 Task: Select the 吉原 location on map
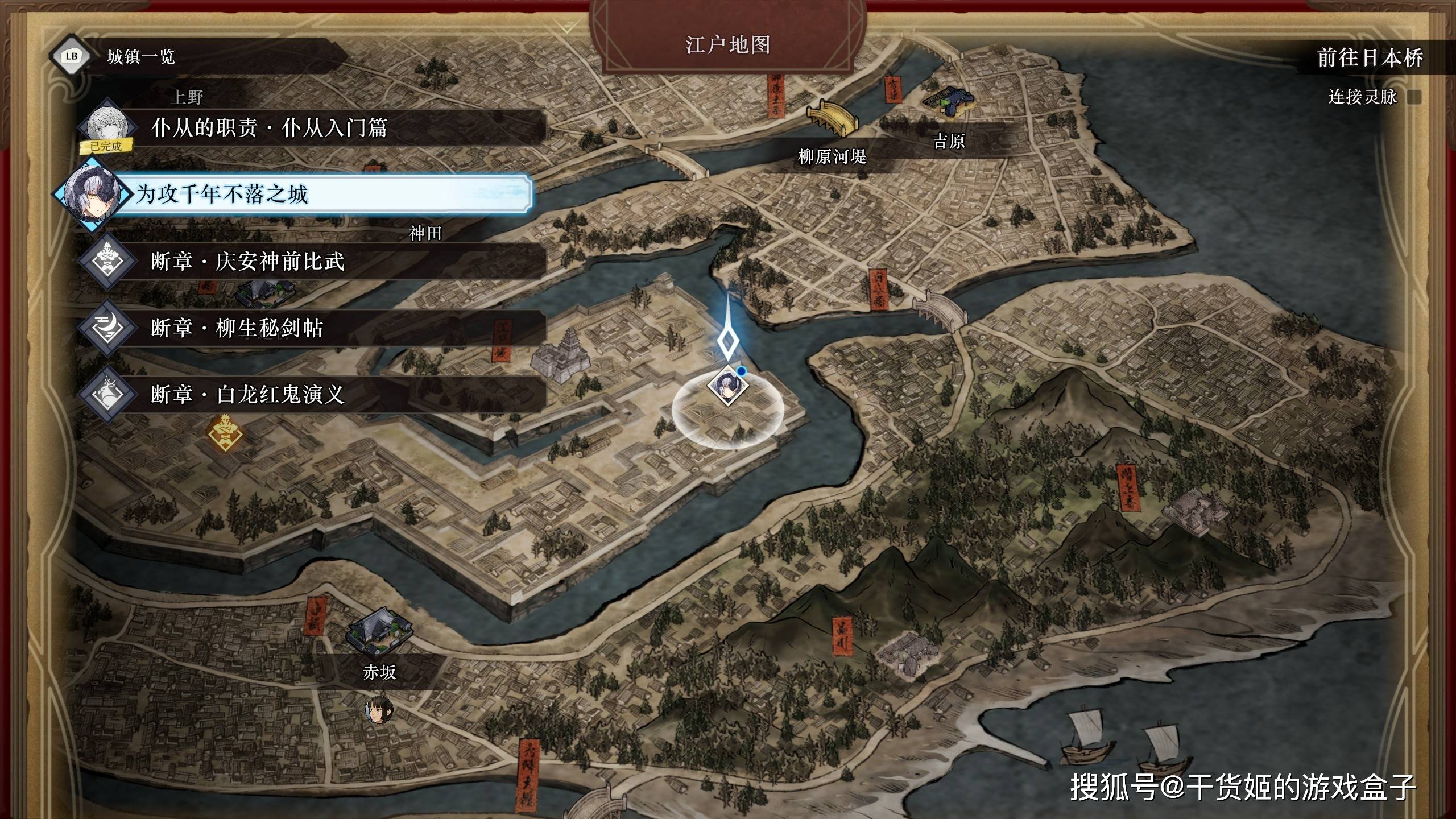pos(949,141)
